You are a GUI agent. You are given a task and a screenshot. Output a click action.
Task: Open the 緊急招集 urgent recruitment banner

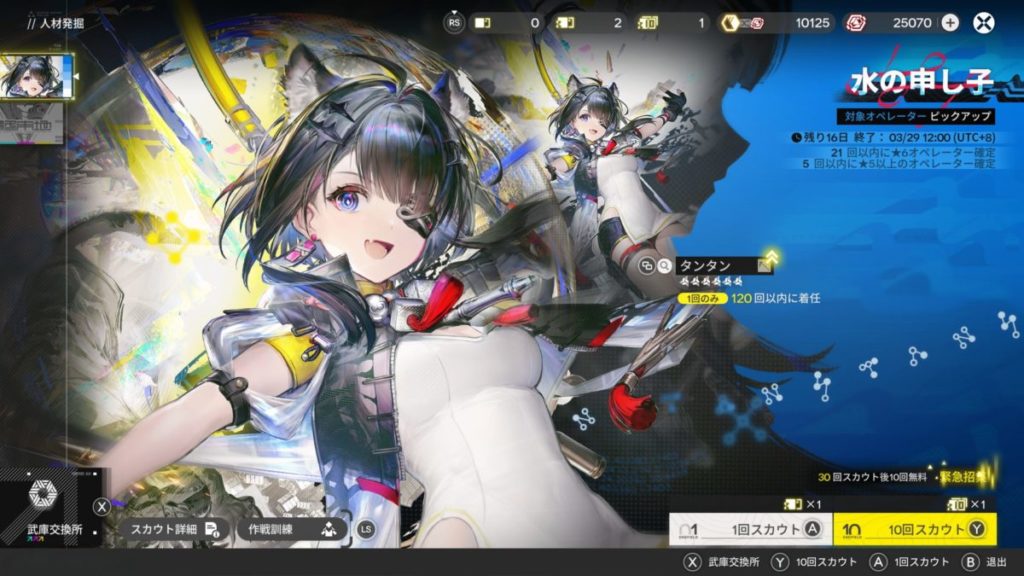point(964,476)
